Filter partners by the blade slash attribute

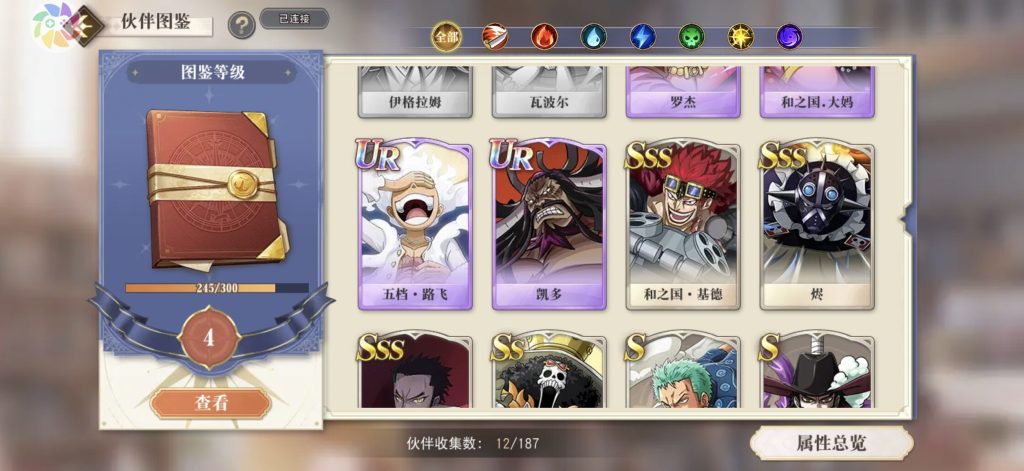coord(495,37)
